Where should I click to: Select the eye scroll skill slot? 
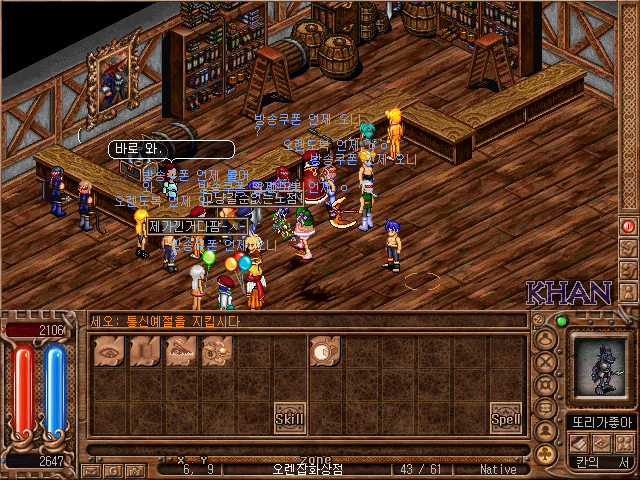[107, 350]
